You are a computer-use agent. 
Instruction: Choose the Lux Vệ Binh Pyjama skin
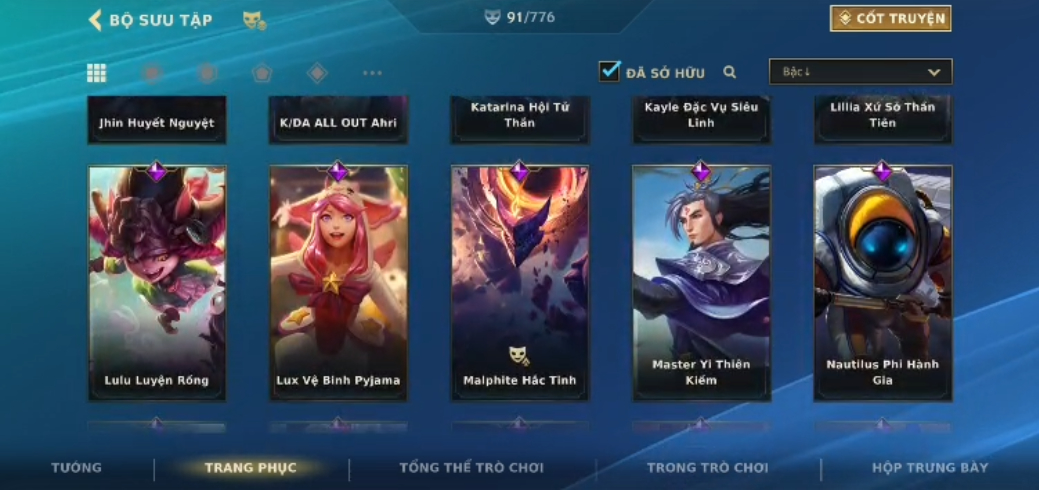pos(338,282)
